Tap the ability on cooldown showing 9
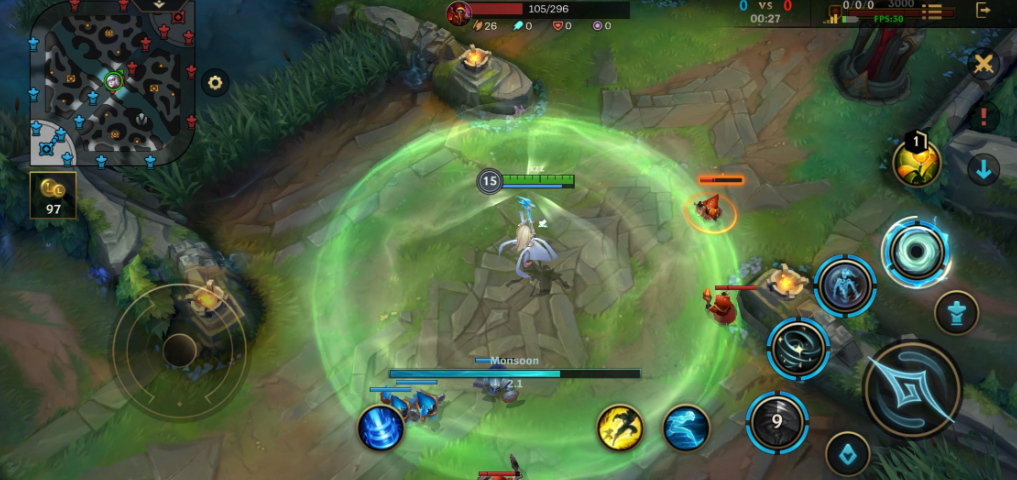1017x480 pixels. point(777,420)
